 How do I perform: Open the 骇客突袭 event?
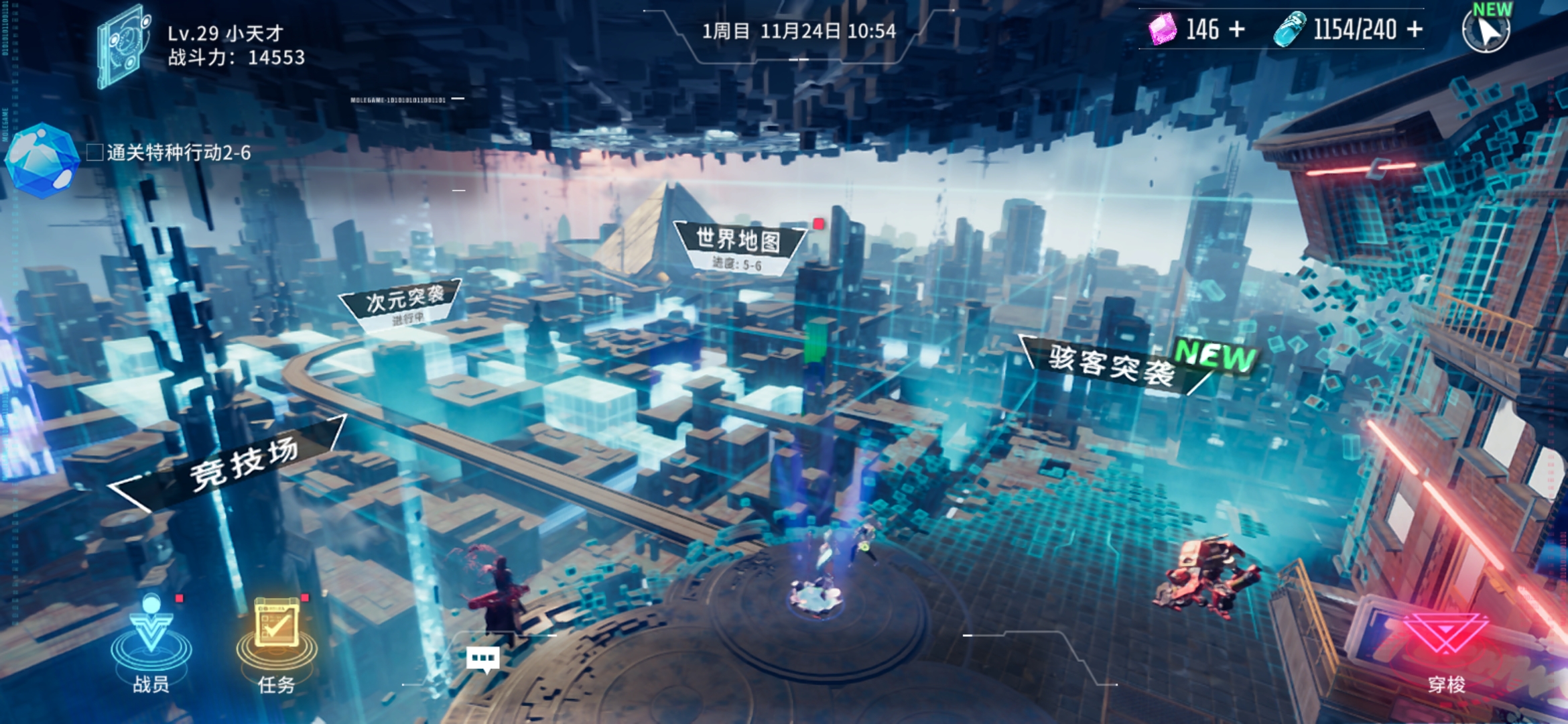pyautogui.click(x=1112, y=364)
